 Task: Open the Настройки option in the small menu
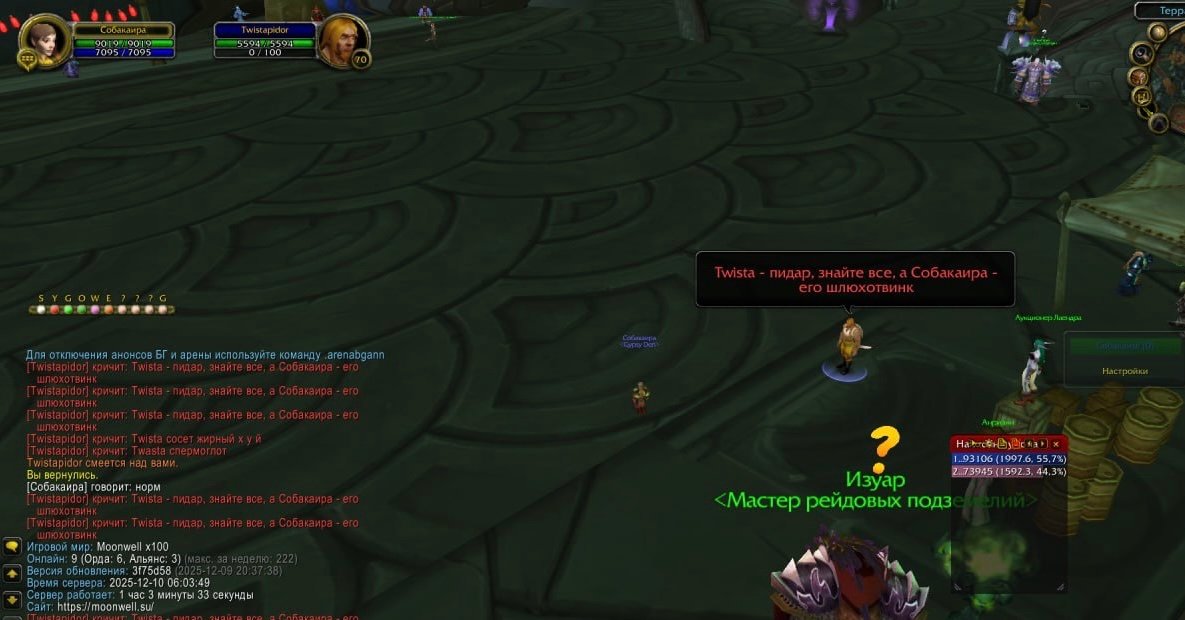pyautogui.click(x=1125, y=371)
